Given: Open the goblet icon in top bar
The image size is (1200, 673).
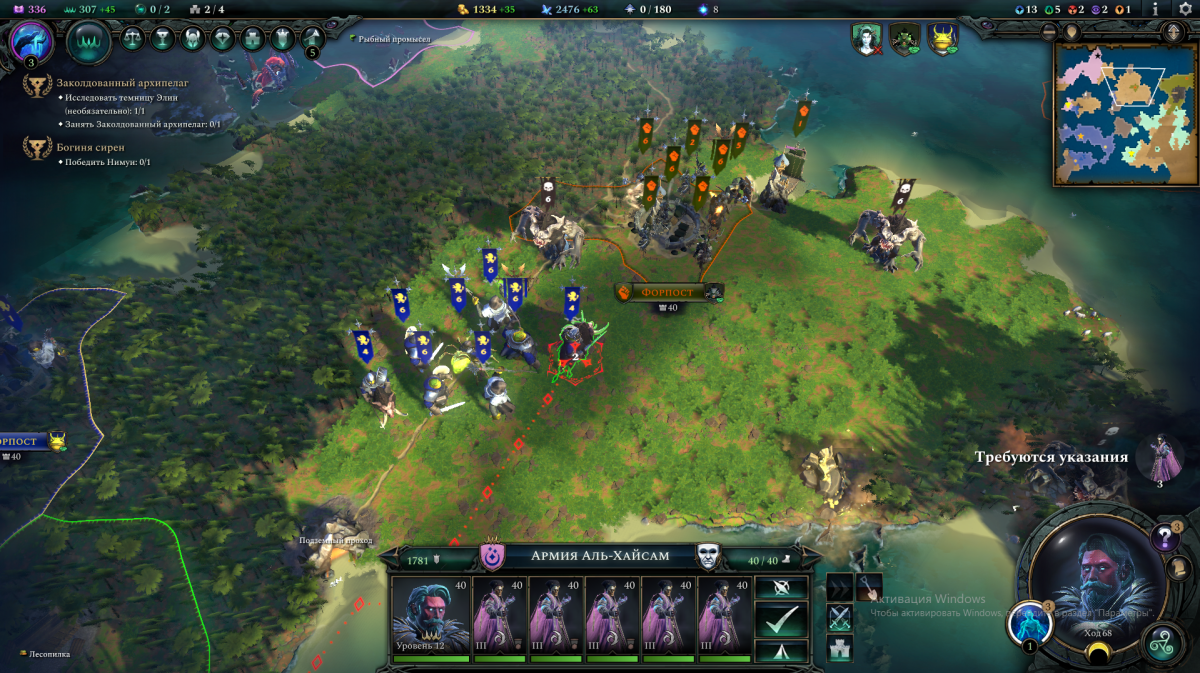Looking at the screenshot, I should [x=162, y=39].
